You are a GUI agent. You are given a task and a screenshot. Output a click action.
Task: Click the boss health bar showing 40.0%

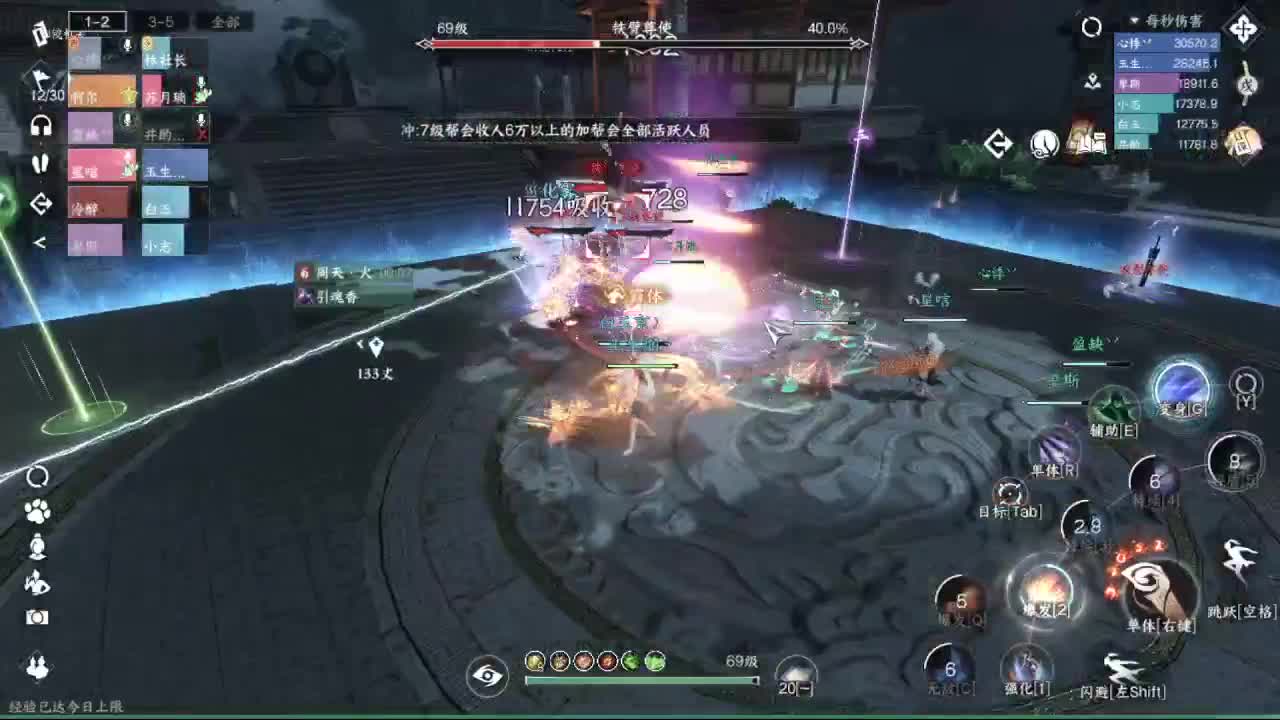[x=640, y=42]
